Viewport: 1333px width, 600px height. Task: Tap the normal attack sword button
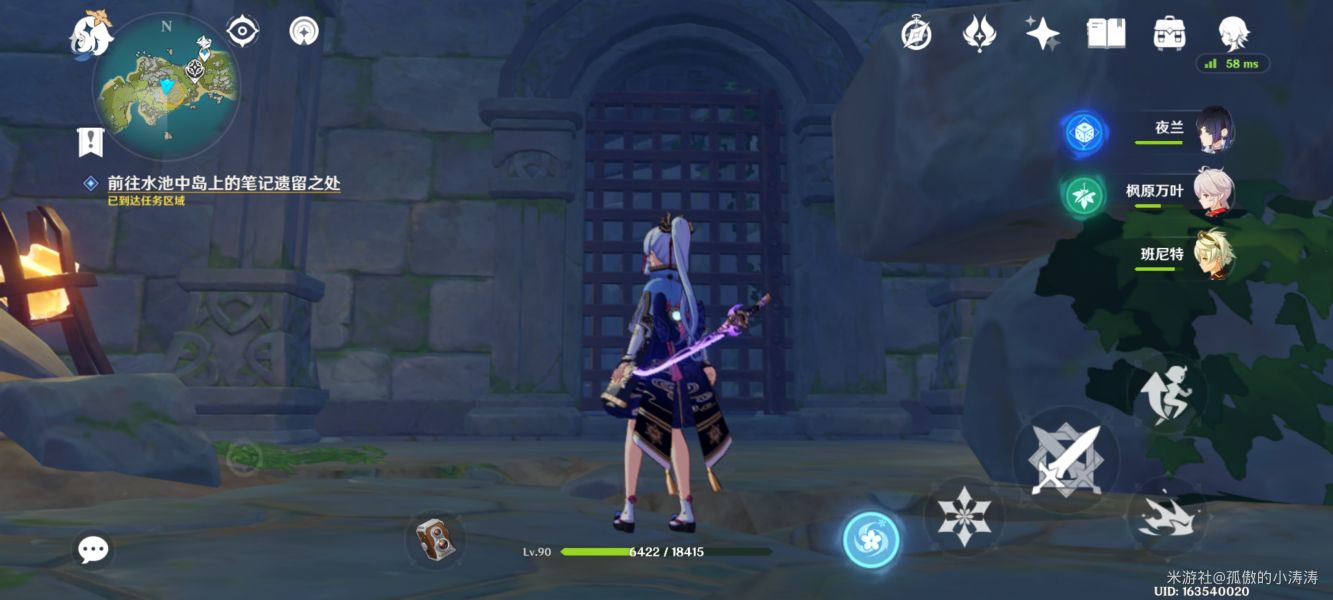[x=1065, y=460]
